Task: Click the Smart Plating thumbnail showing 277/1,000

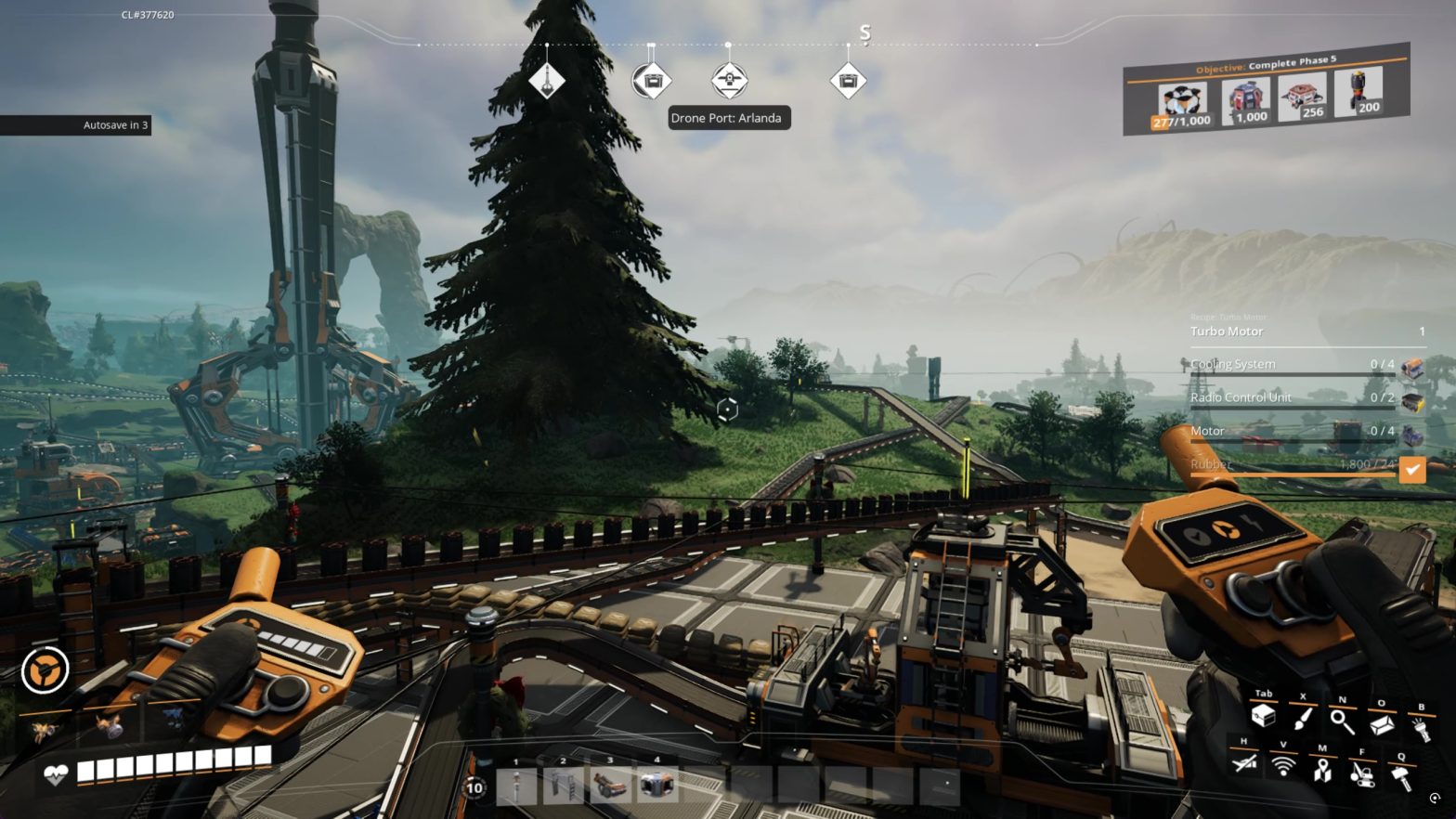Action: 1180,97
